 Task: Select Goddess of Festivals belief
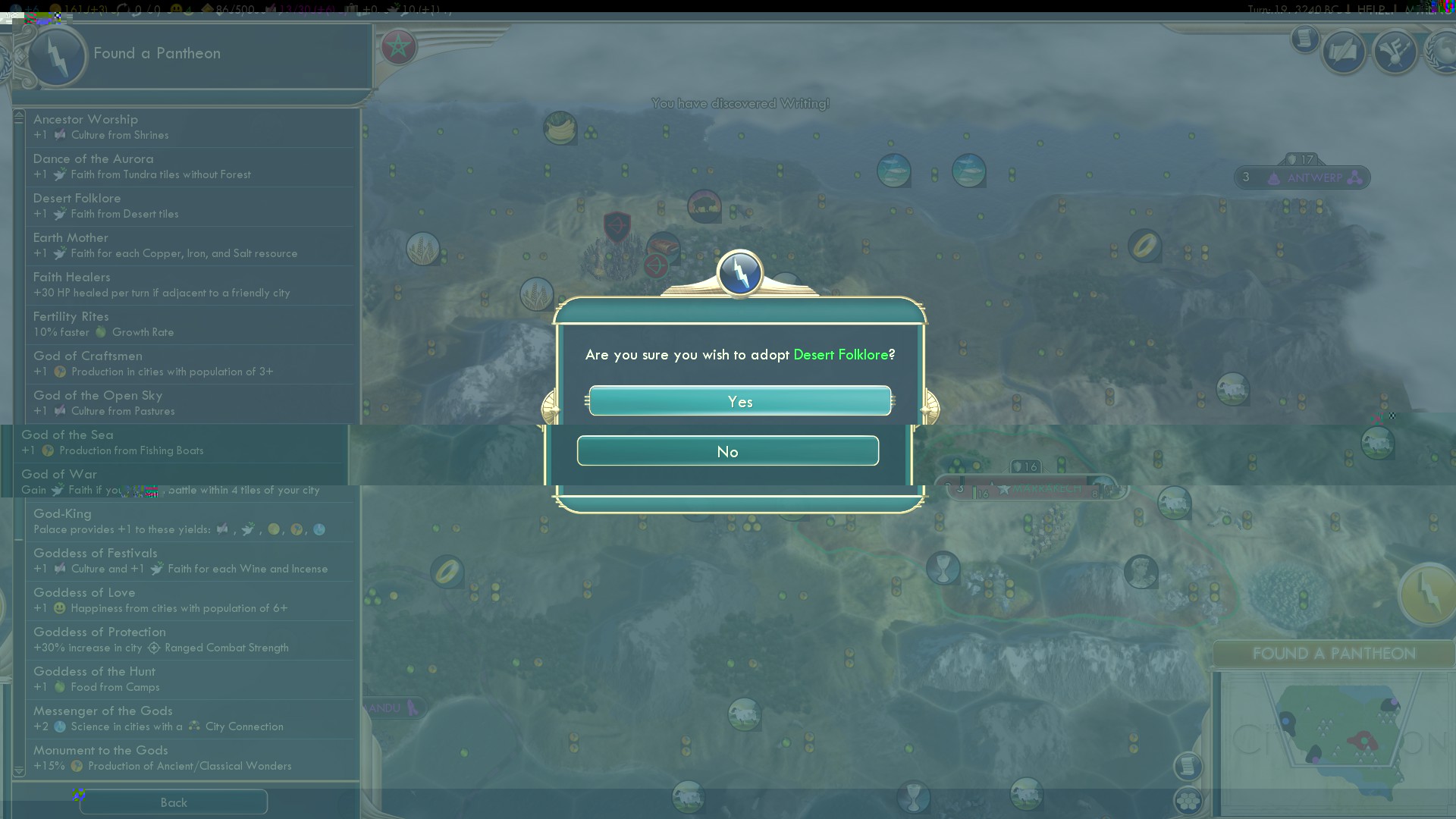(x=190, y=561)
